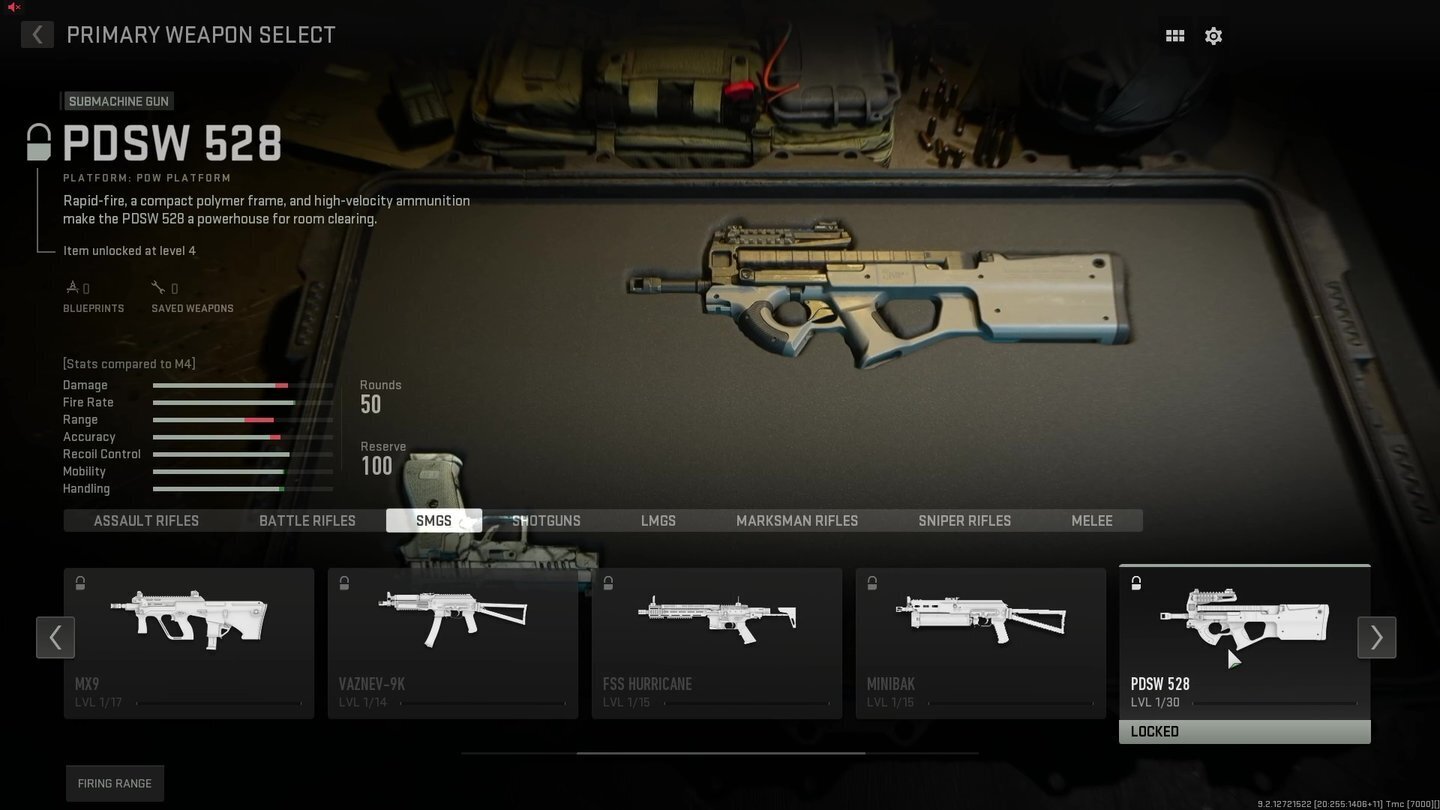
Task: Click the Damage stat comparison bar
Action: click(242, 385)
